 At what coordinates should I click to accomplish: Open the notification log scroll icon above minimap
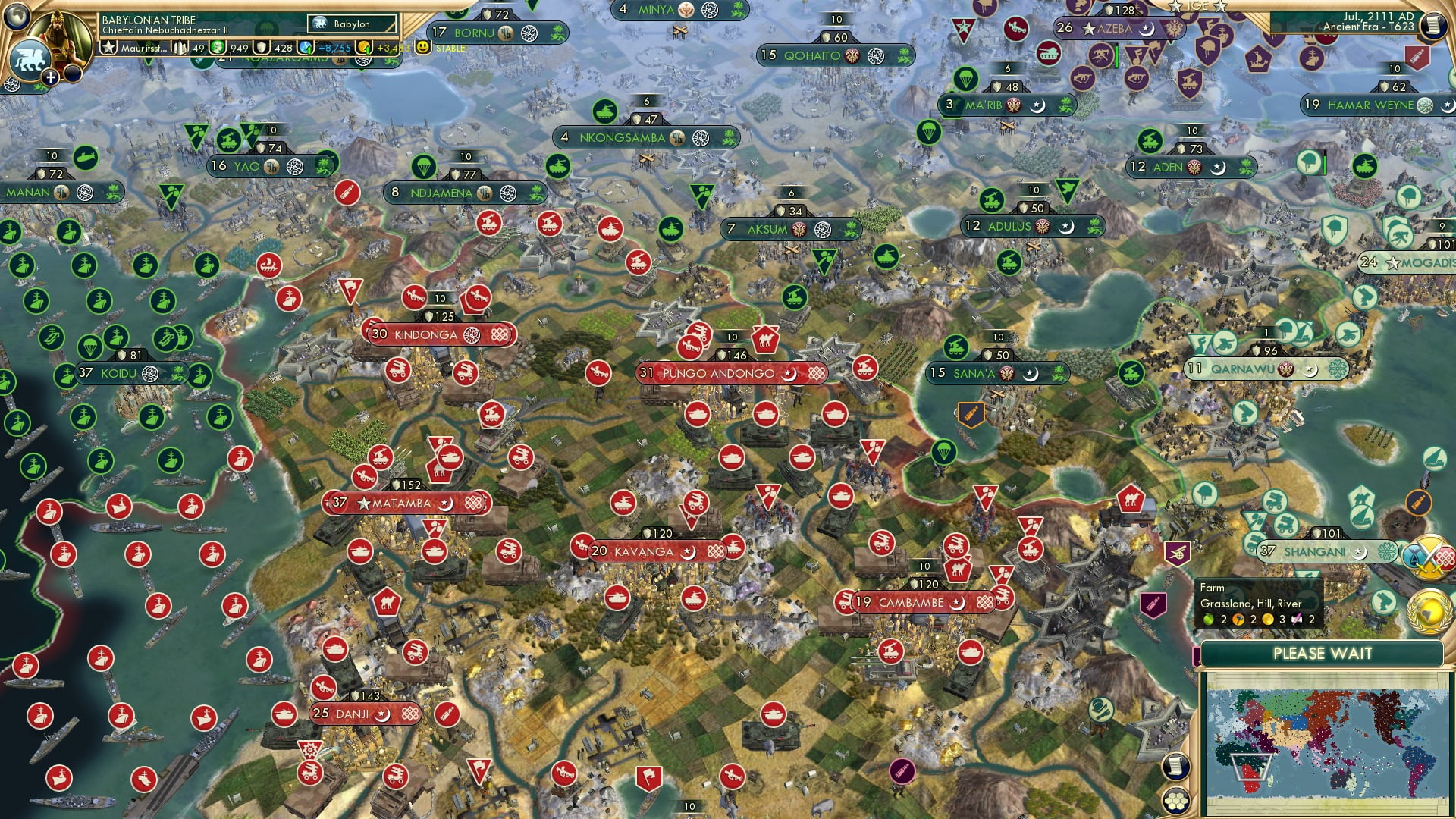(1176, 765)
